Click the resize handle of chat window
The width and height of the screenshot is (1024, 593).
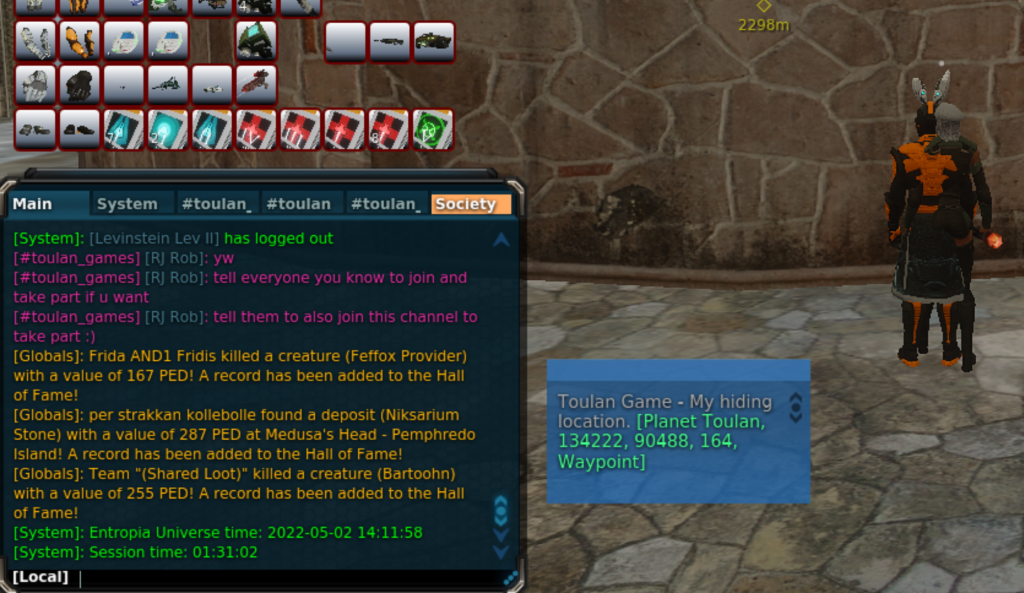click(511, 577)
